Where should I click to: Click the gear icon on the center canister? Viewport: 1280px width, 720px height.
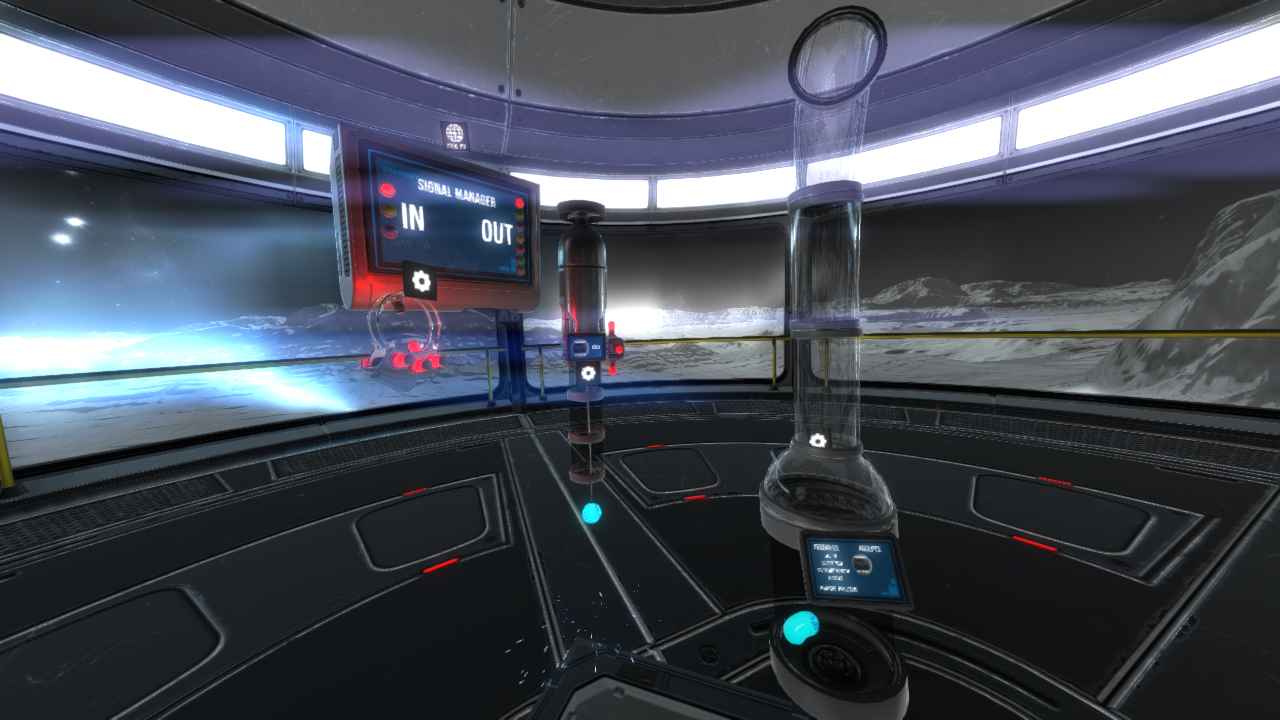click(x=588, y=373)
